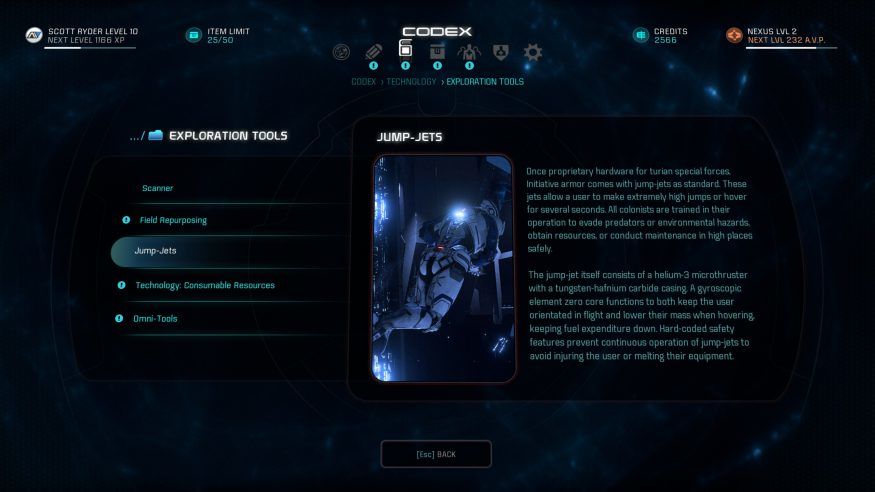Screen dimensions: 875x492
Task: Return to Technology in the breadcrumb
Action: tap(411, 82)
